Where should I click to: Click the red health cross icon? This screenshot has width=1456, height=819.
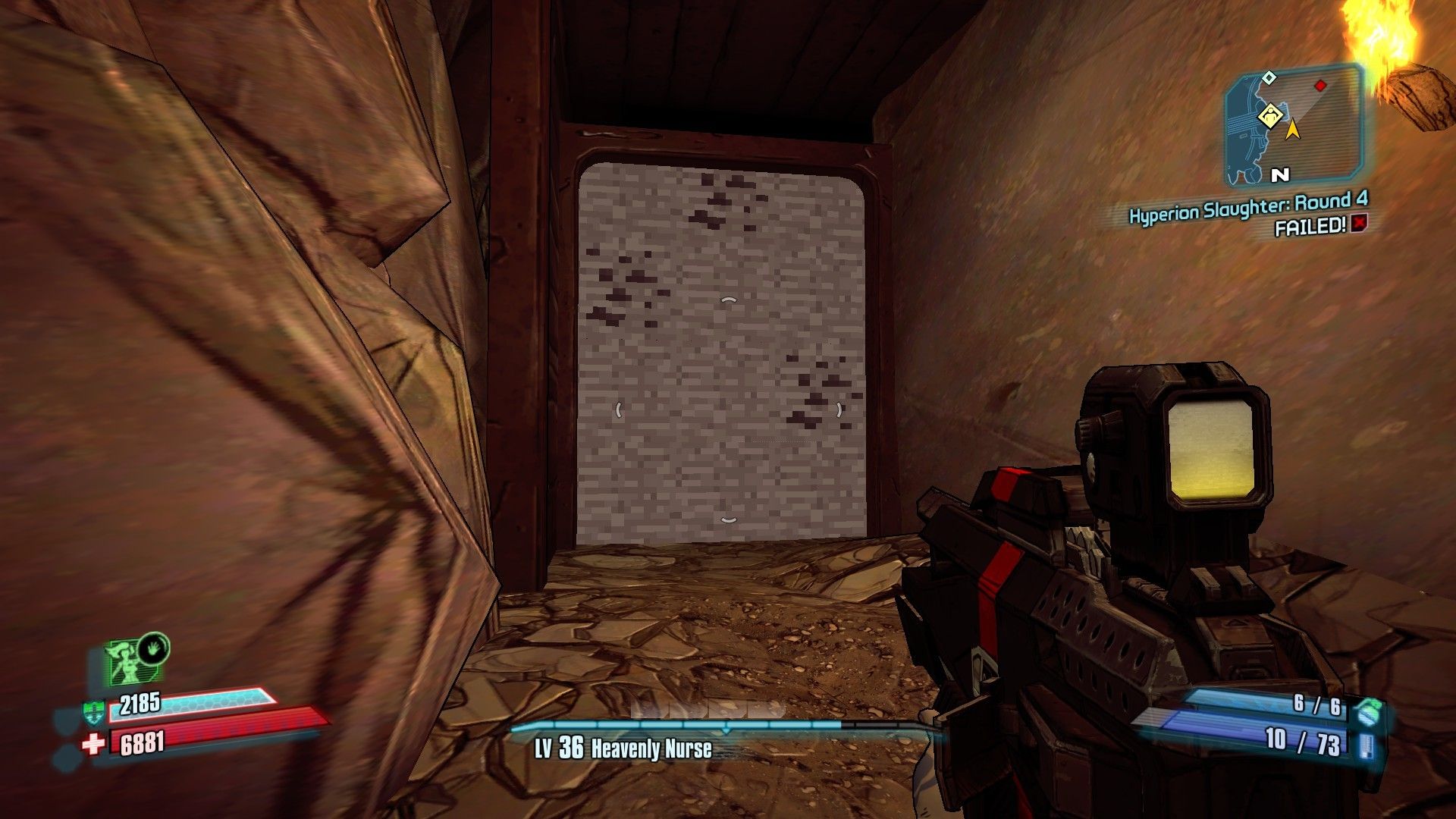point(93,744)
